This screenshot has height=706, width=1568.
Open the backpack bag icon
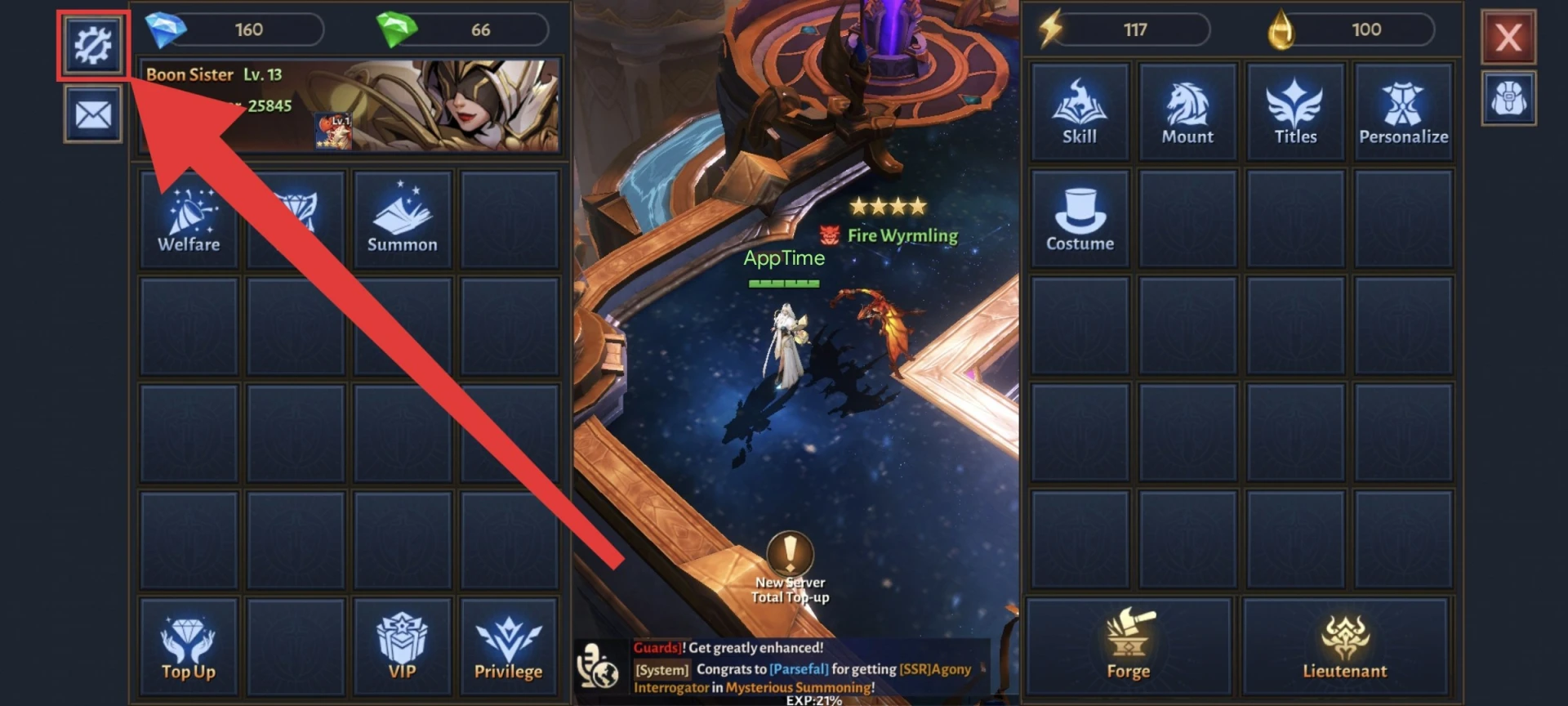coord(1508,99)
